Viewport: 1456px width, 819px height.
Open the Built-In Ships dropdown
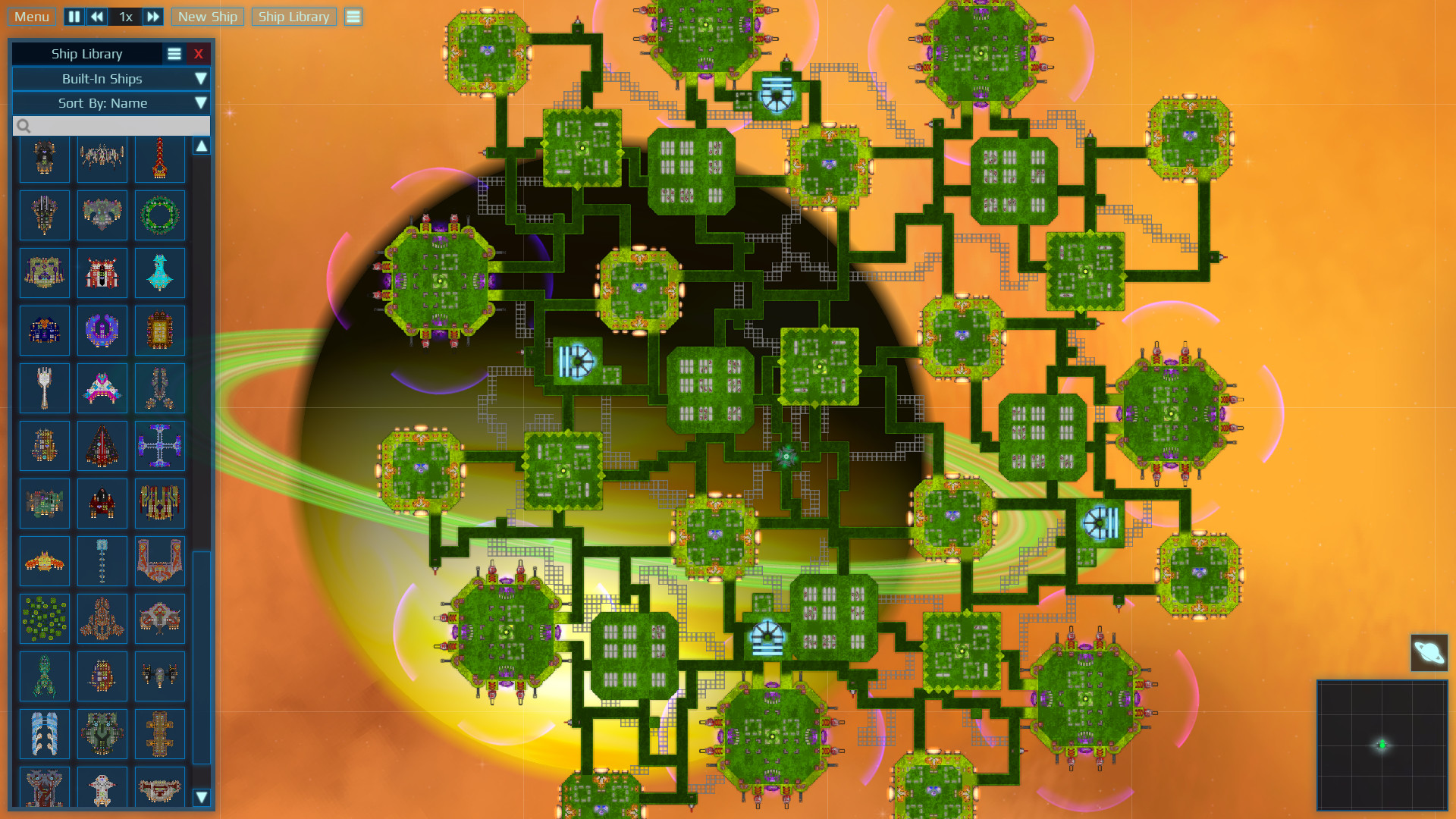111,78
